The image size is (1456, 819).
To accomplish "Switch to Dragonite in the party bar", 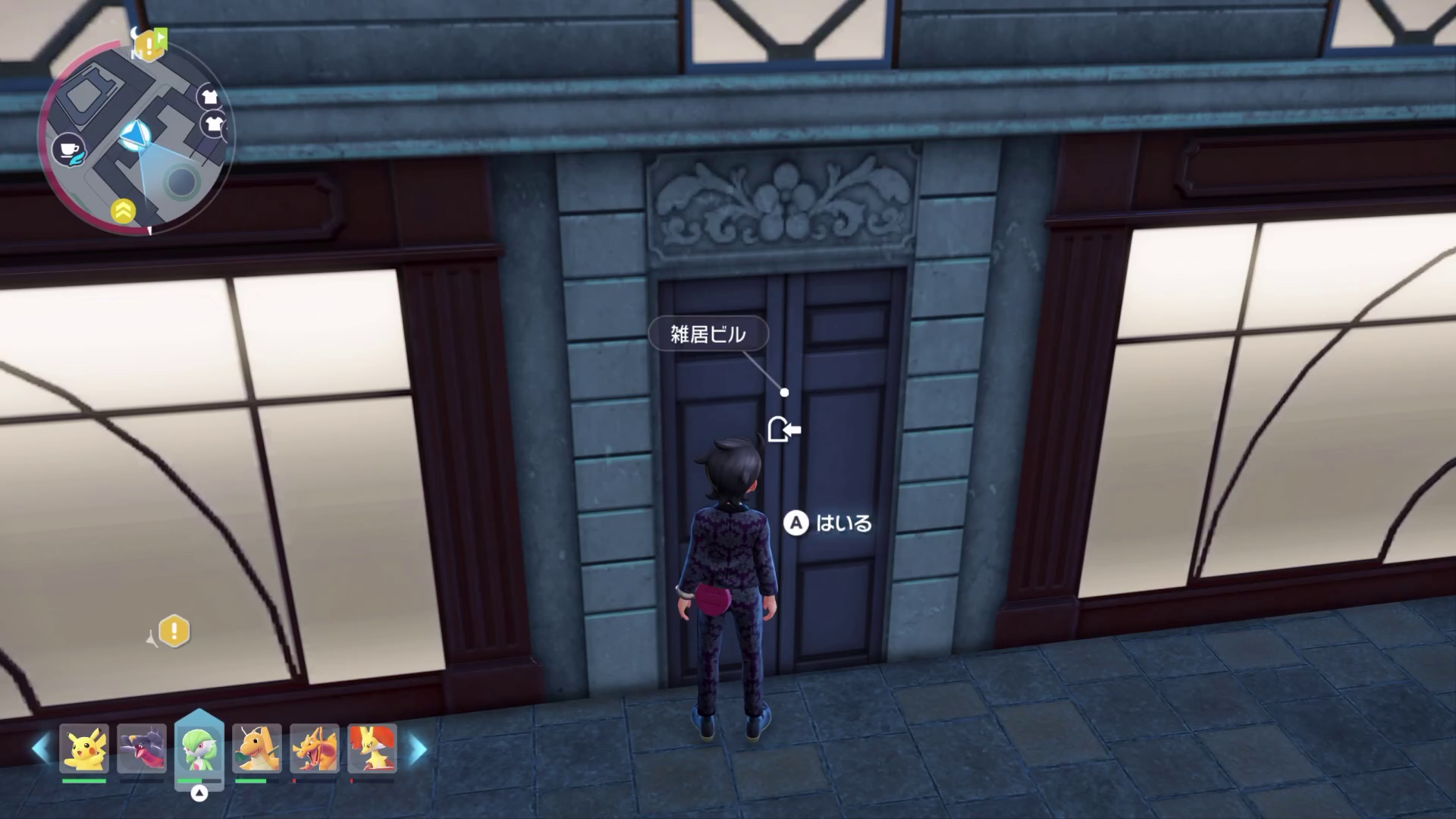I will click(257, 748).
